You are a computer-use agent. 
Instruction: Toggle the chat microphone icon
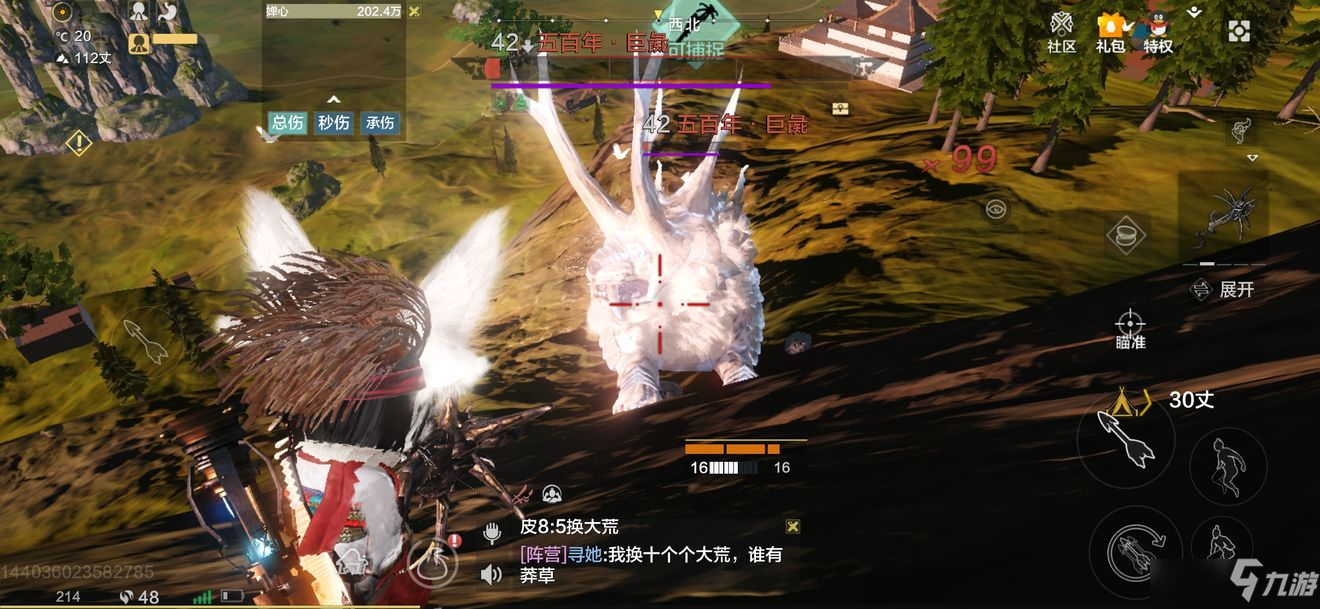pos(491,533)
